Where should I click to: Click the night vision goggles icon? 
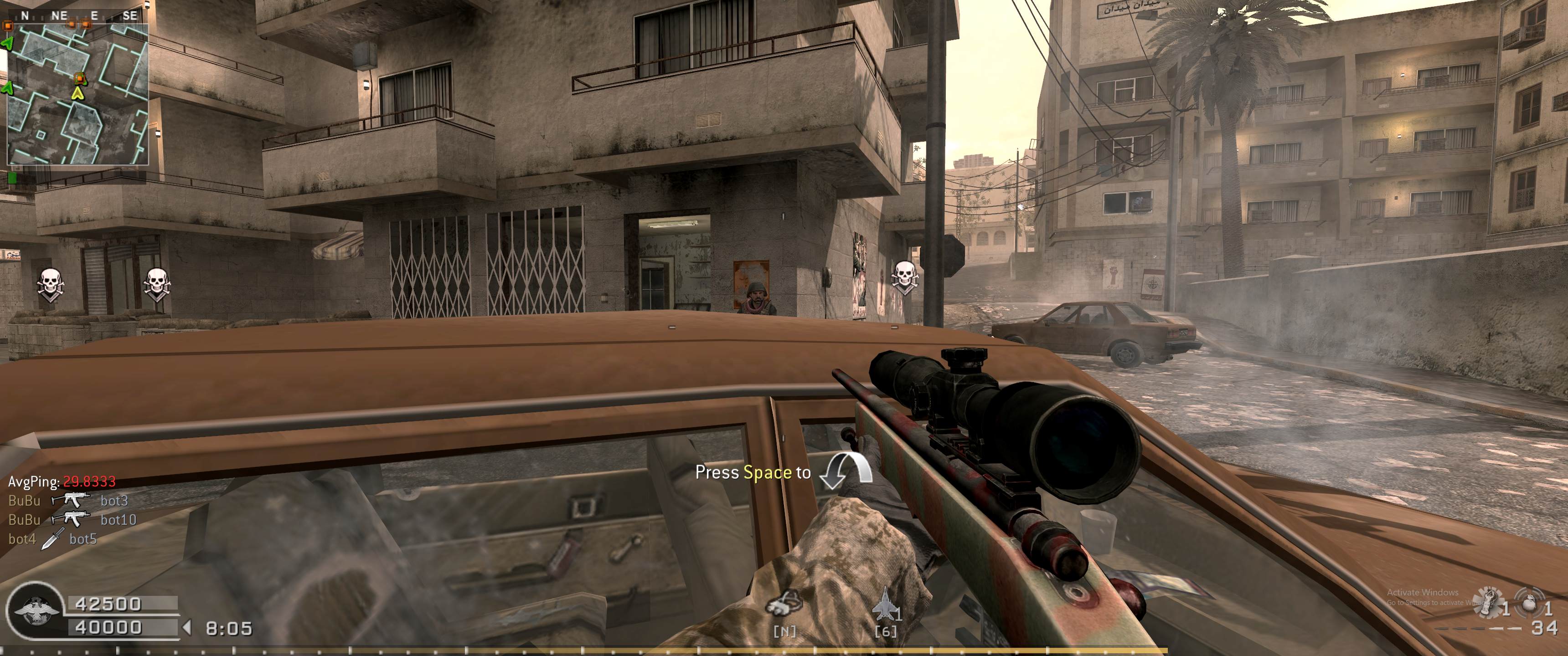pos(784,605)
